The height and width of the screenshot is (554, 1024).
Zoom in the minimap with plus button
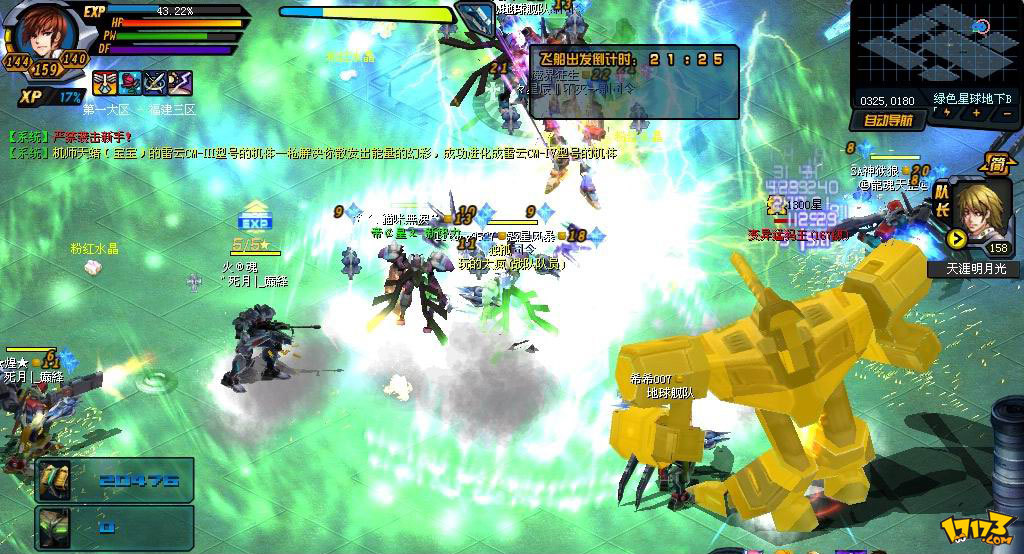(x=976, y=114)
